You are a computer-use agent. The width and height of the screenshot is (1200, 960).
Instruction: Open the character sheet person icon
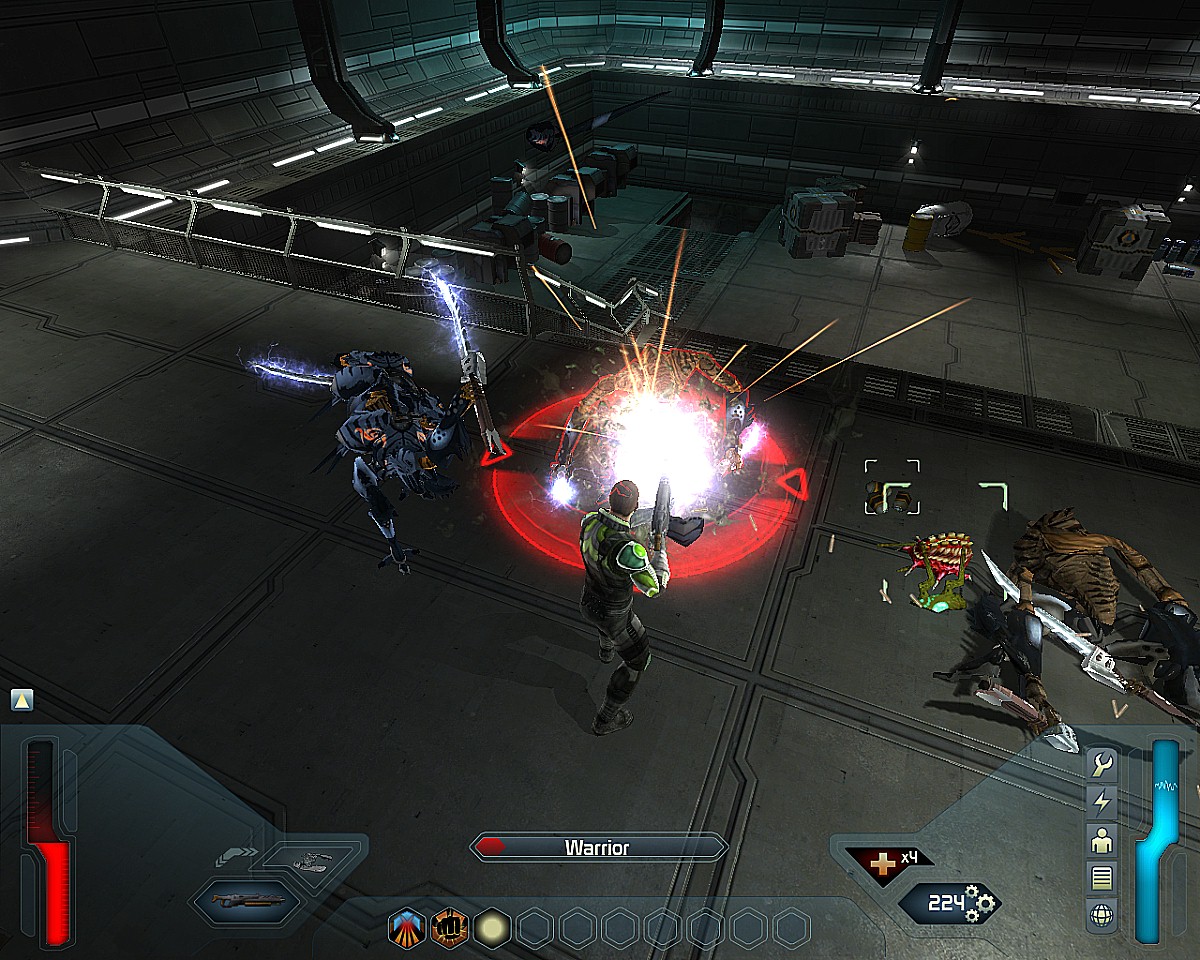click(1102, 840)
